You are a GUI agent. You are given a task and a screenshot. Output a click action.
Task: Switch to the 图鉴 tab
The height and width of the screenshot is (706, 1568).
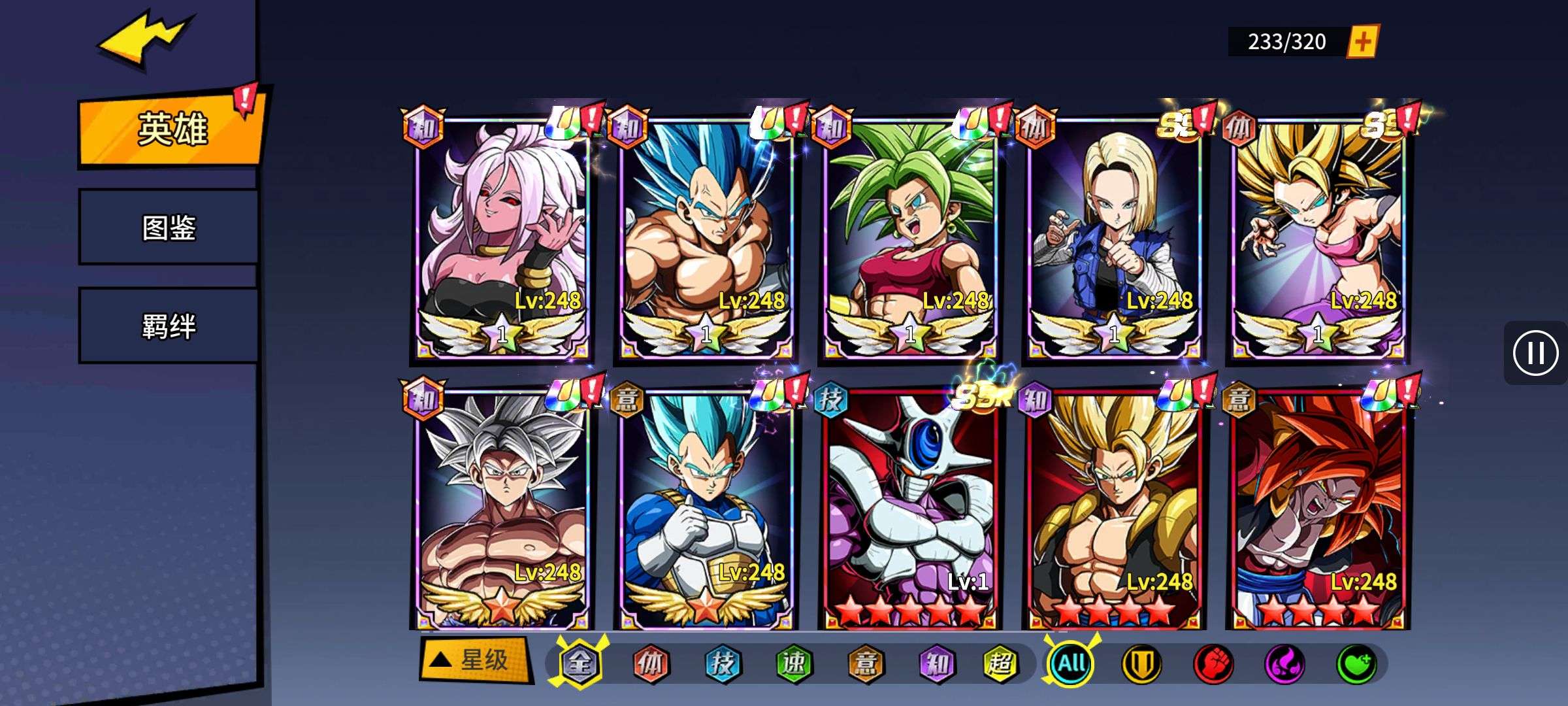pyautogui.click(x=169, y=227)
